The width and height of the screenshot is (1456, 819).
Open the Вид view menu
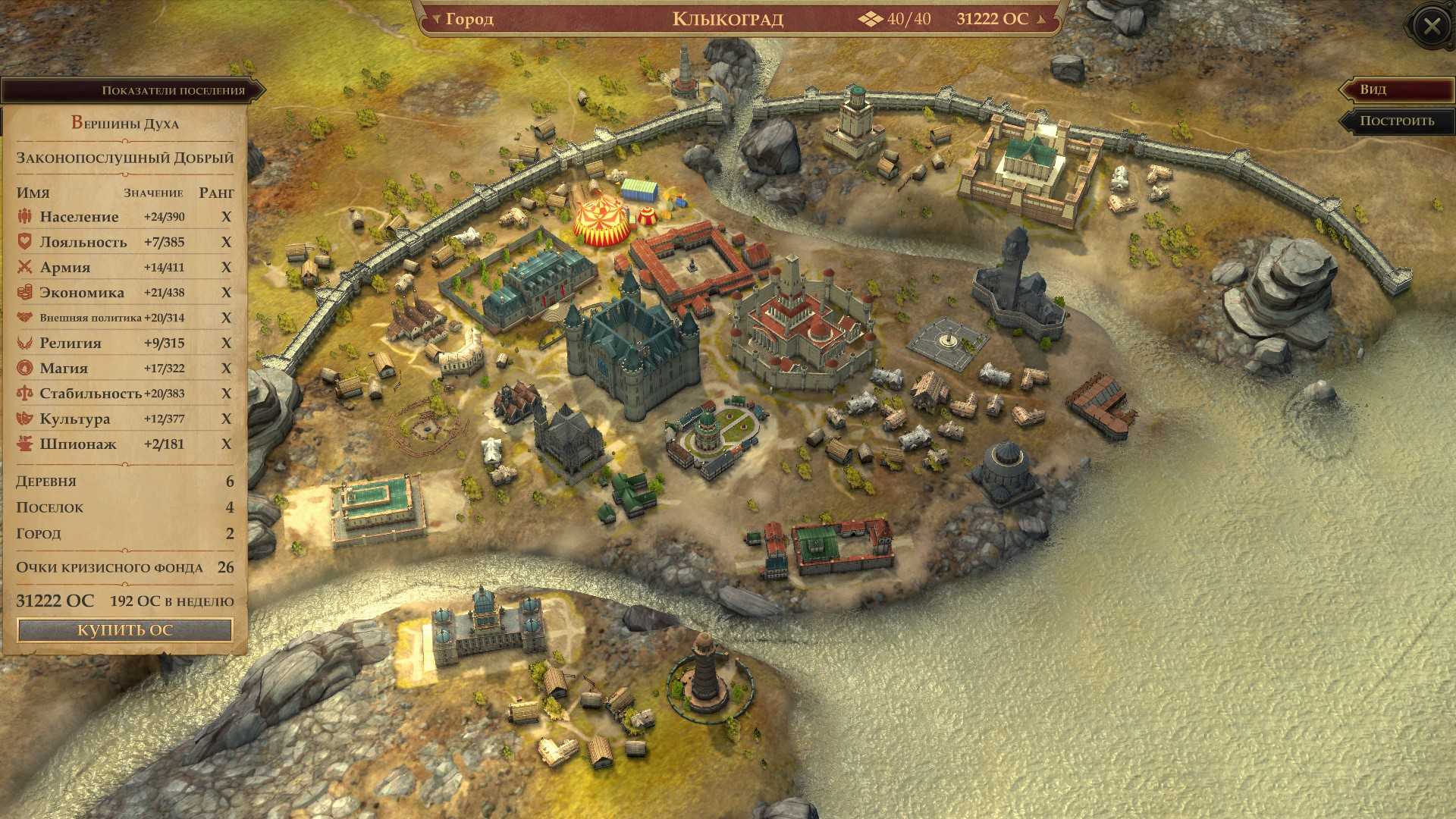[x=1396, y=89]
